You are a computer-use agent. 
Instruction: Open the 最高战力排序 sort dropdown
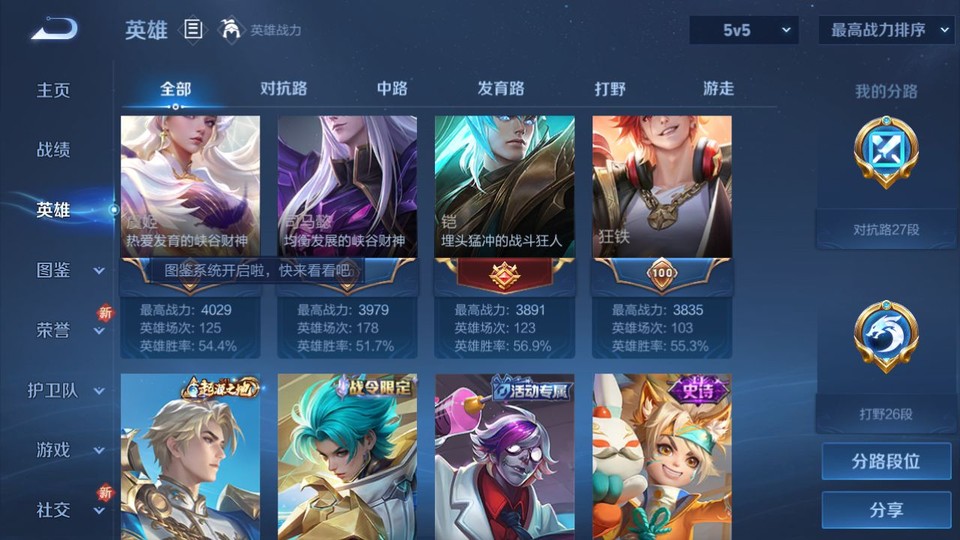click(887, 30)
